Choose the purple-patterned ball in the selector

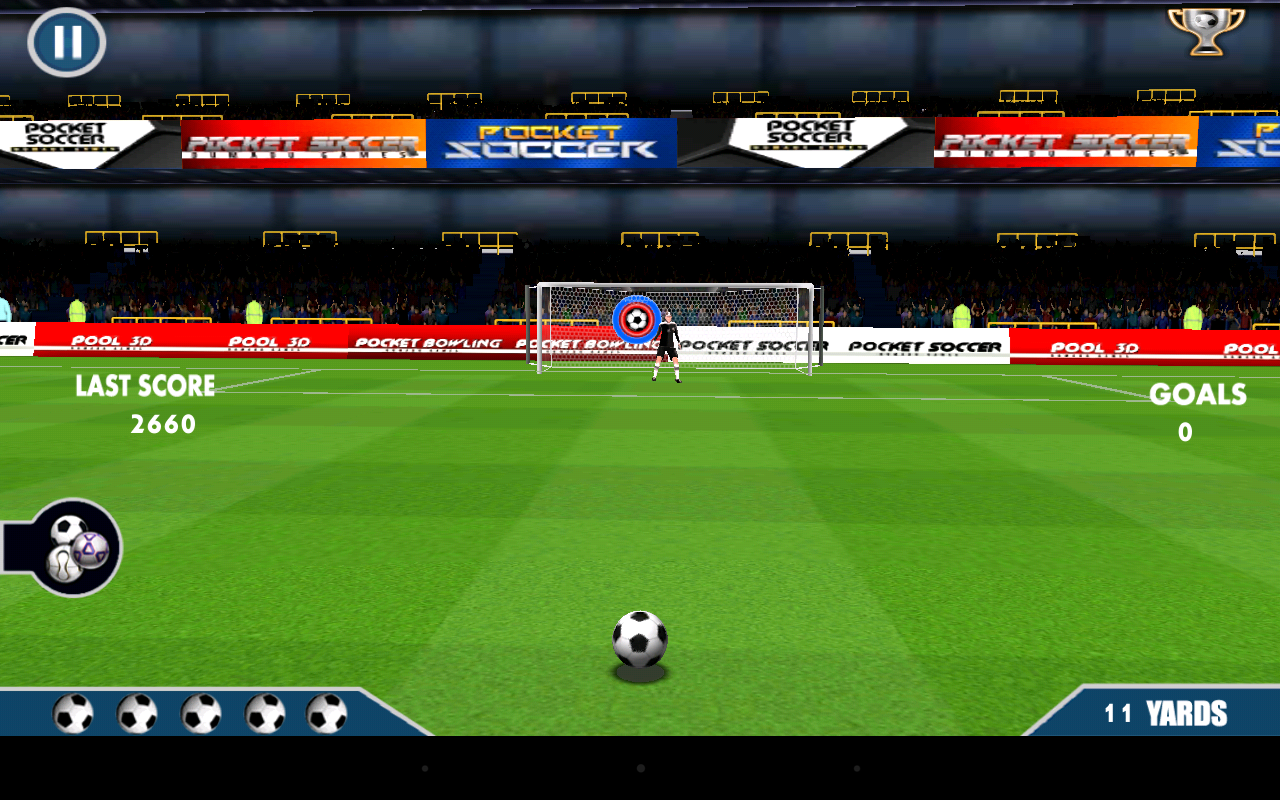(91, 549)
